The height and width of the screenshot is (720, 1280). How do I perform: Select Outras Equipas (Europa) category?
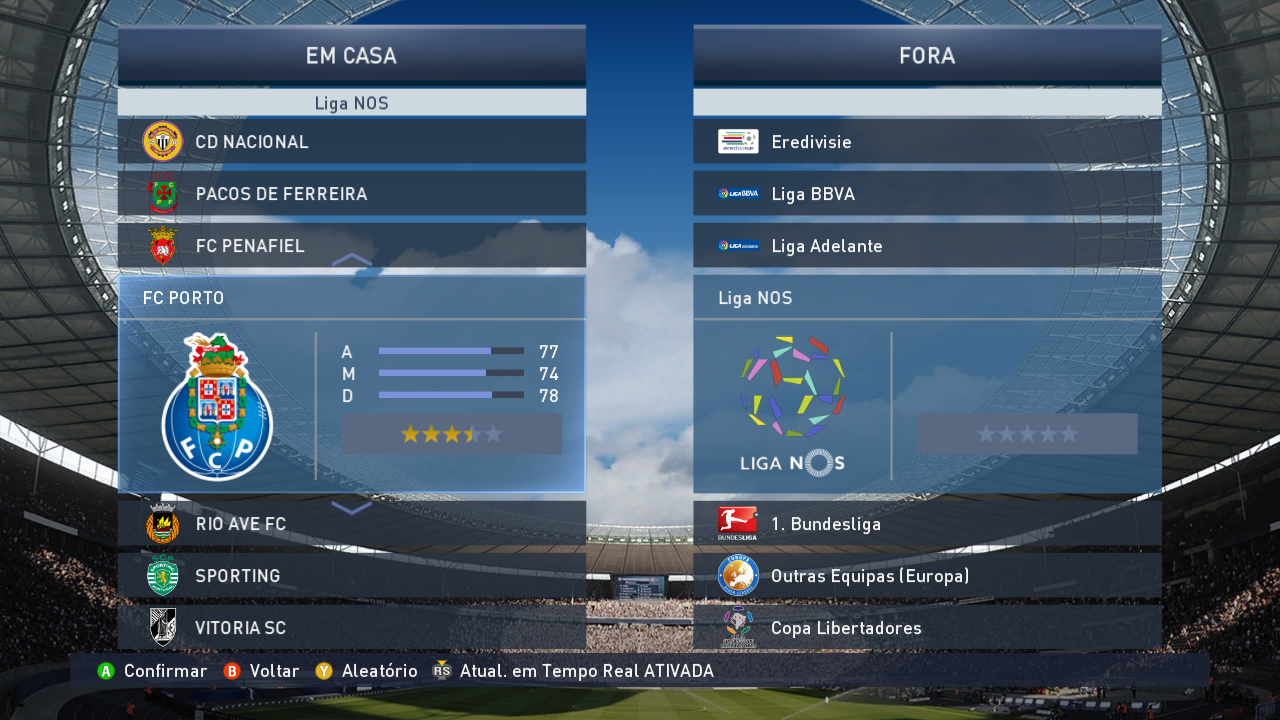pos(927,576)
